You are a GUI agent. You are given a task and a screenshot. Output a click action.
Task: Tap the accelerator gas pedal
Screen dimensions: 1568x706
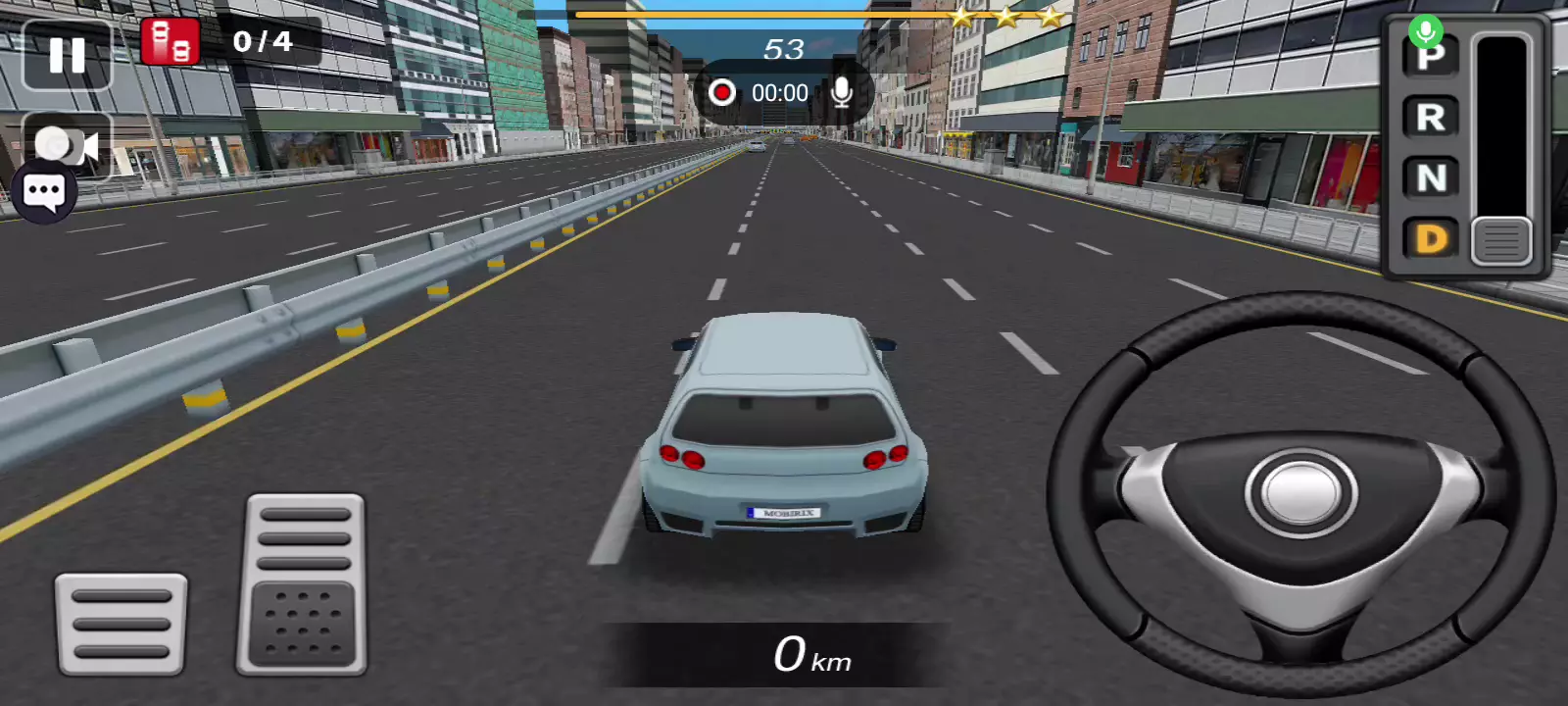(302, 584)
